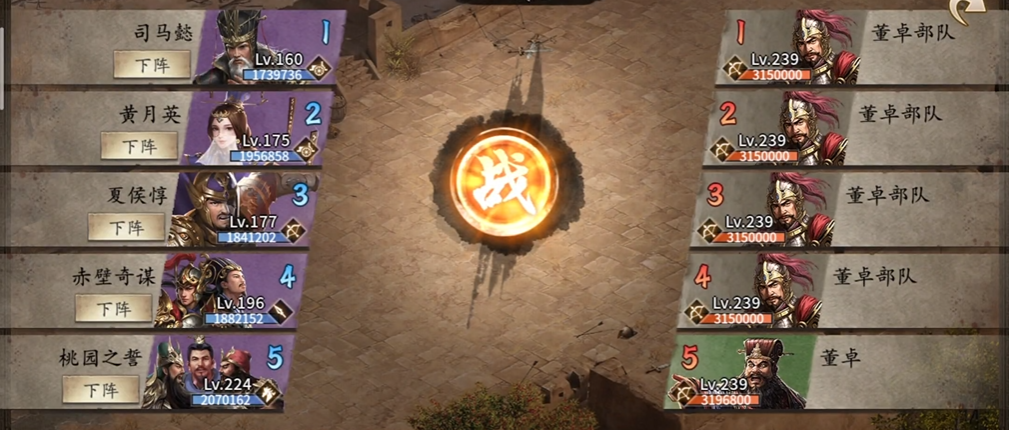Remove 司马懿 from the formation

(x=151, y=64)
